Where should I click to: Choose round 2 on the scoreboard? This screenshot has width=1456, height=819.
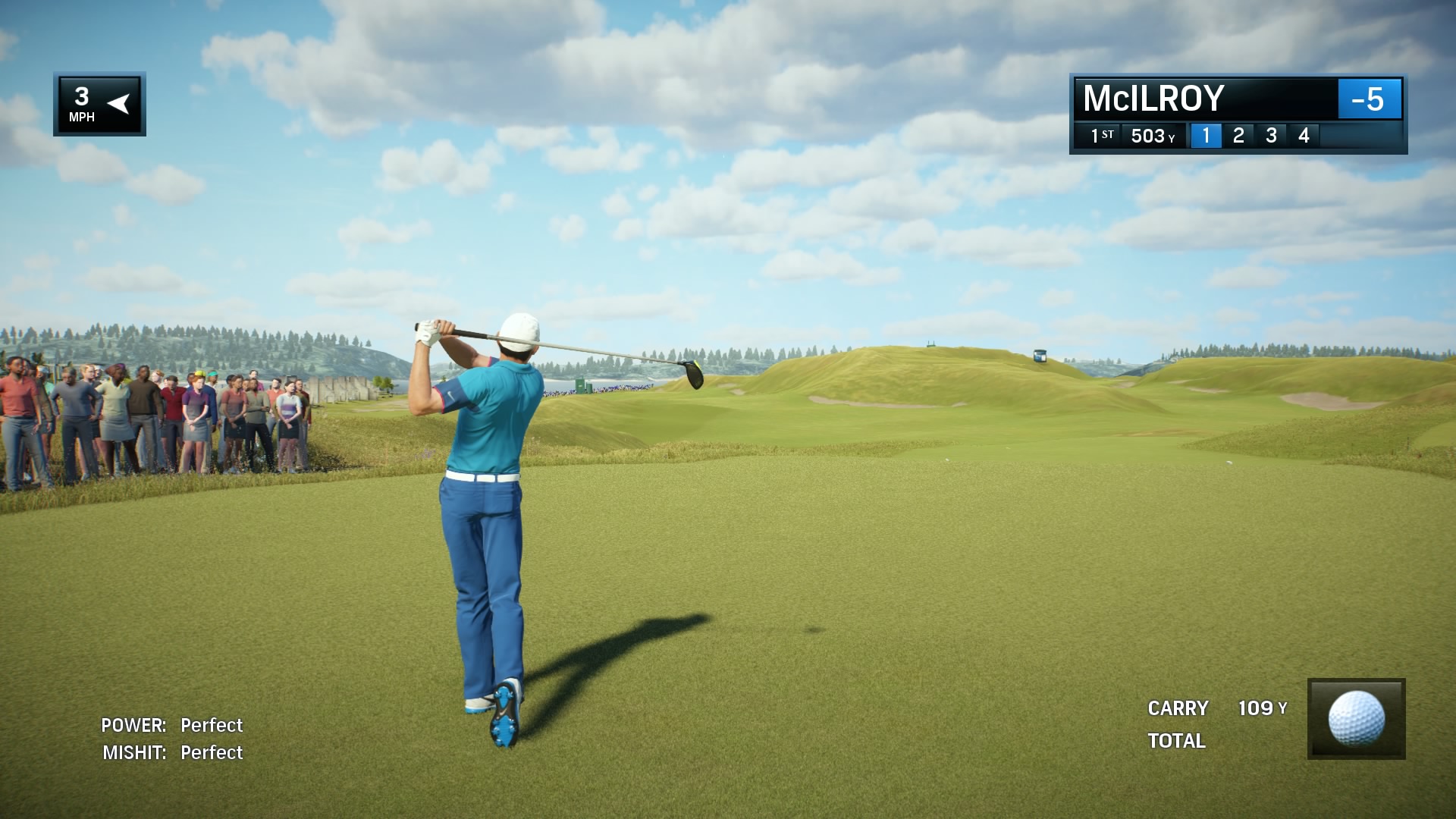point(1238,136)
